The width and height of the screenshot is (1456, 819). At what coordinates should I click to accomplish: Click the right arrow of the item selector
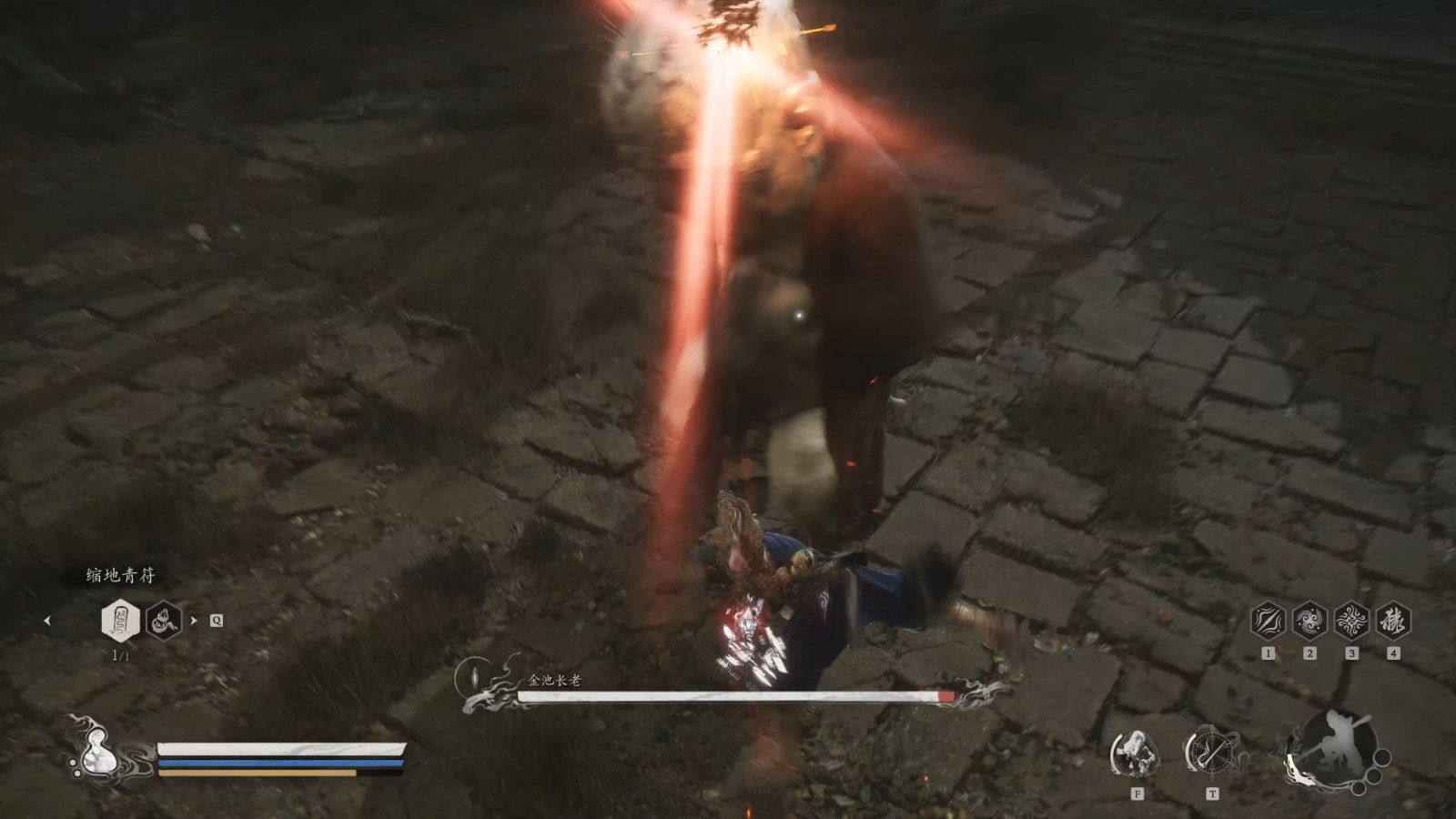pyautogui.click(x=193, y=621)
